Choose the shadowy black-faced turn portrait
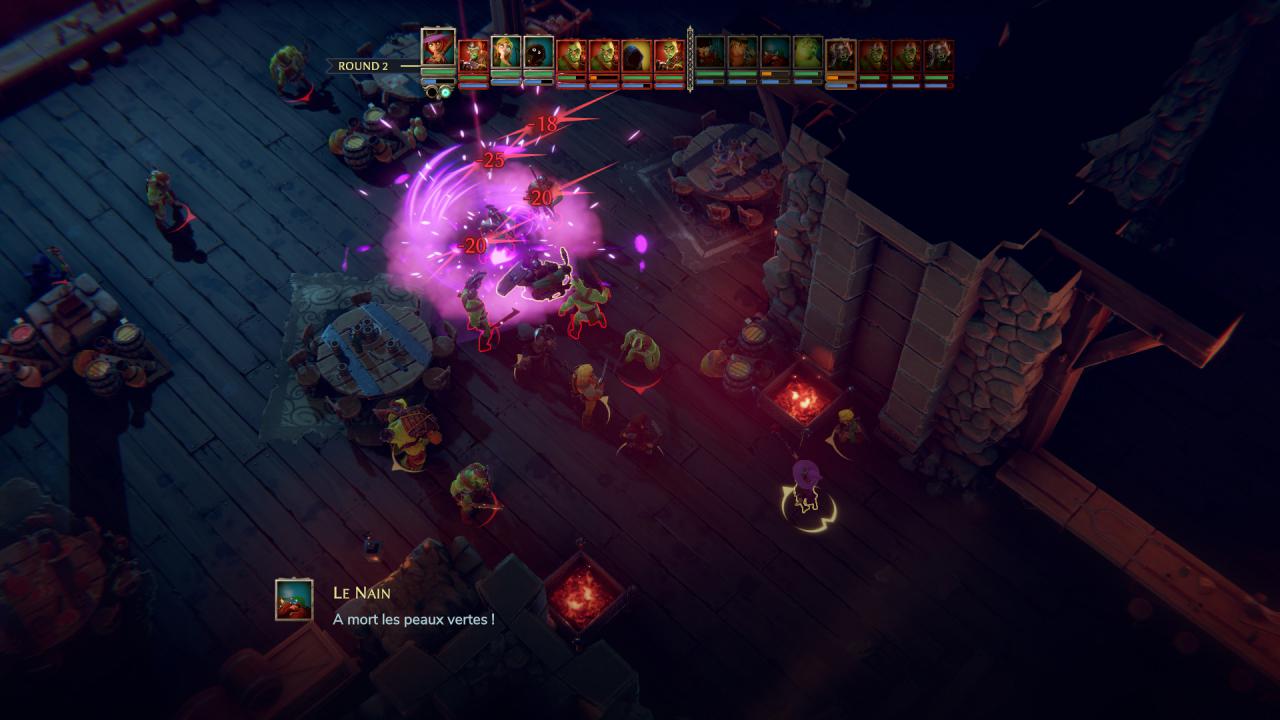This screenshot has width=1280, height=720. 538,52
